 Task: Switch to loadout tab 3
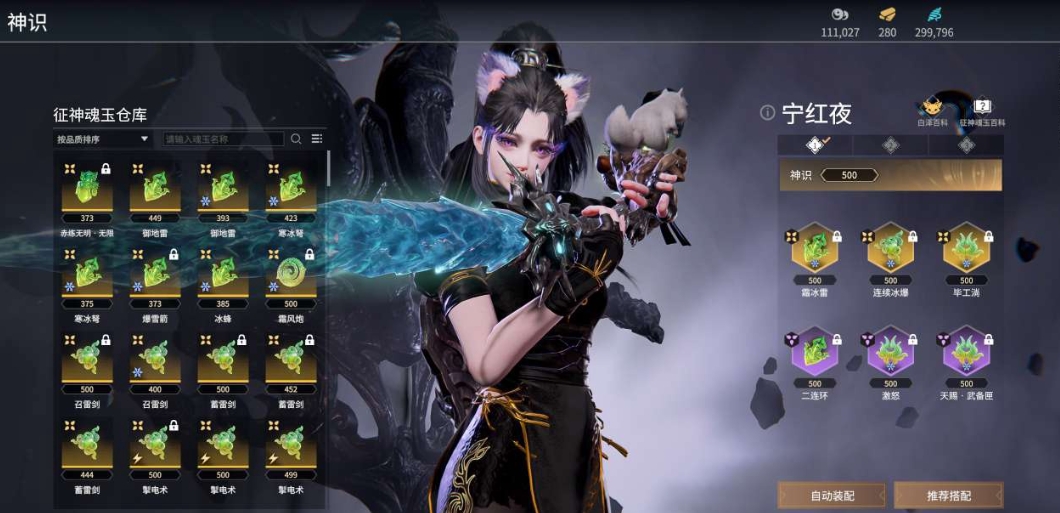click(965, 145)
